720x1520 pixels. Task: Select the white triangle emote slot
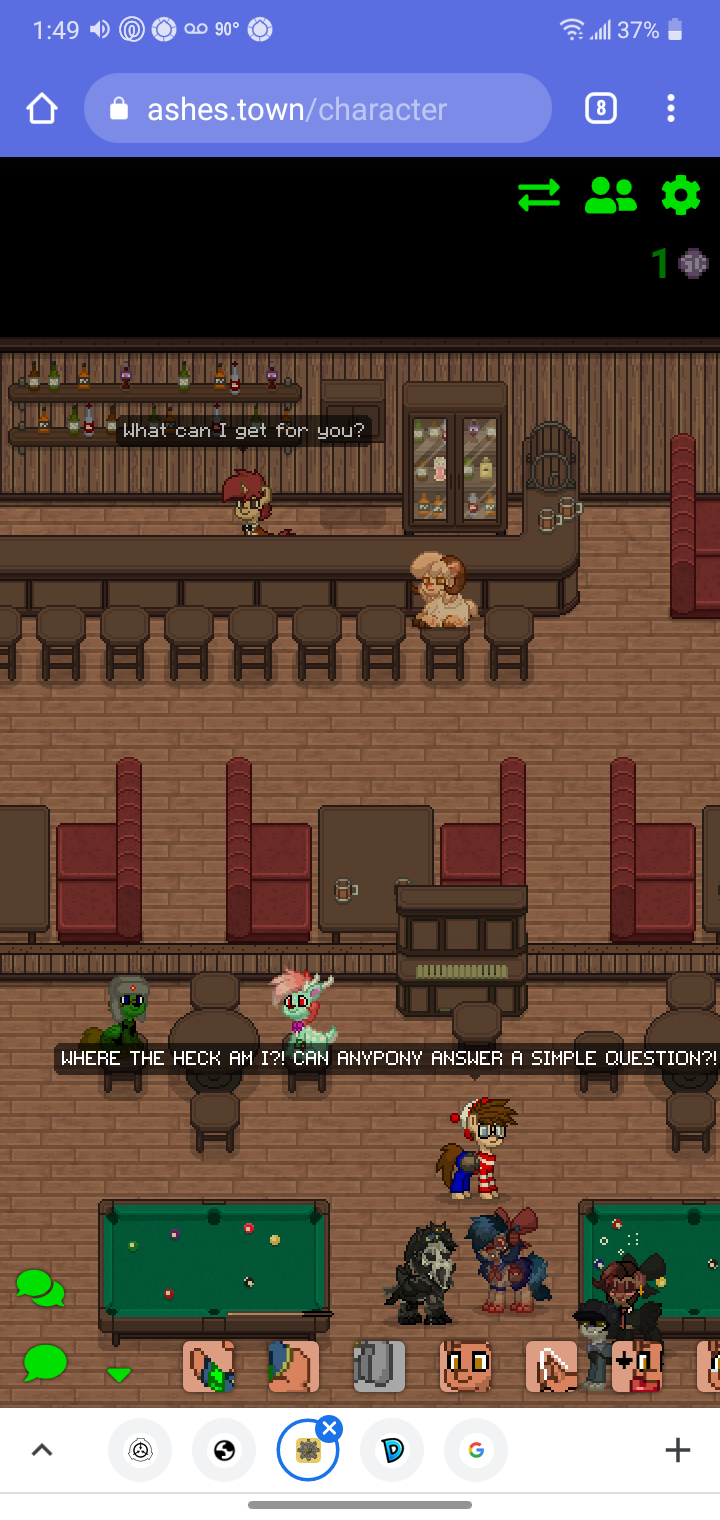[x=552, y=1366]
